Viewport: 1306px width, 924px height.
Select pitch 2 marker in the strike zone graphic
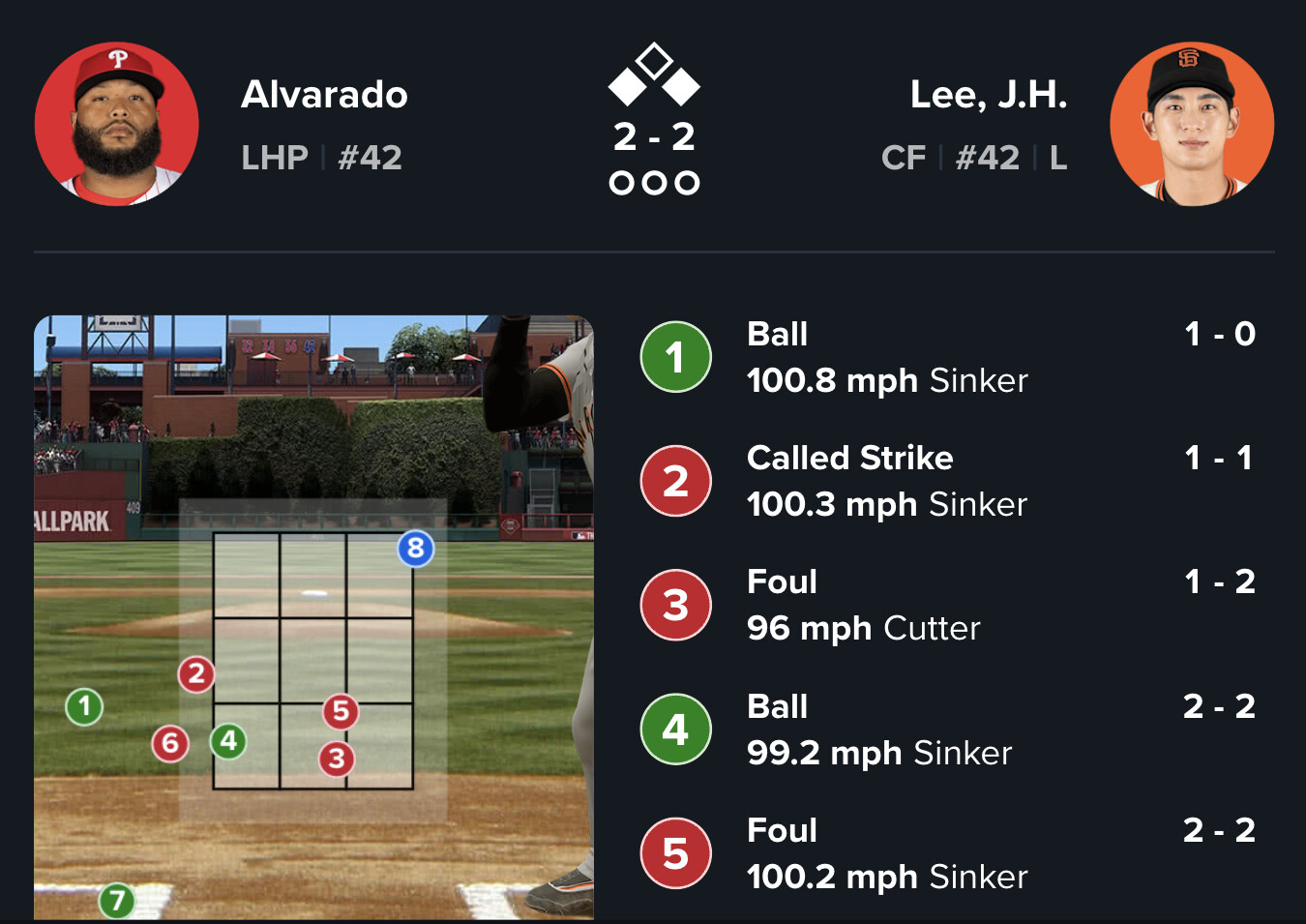pos(196,673)
